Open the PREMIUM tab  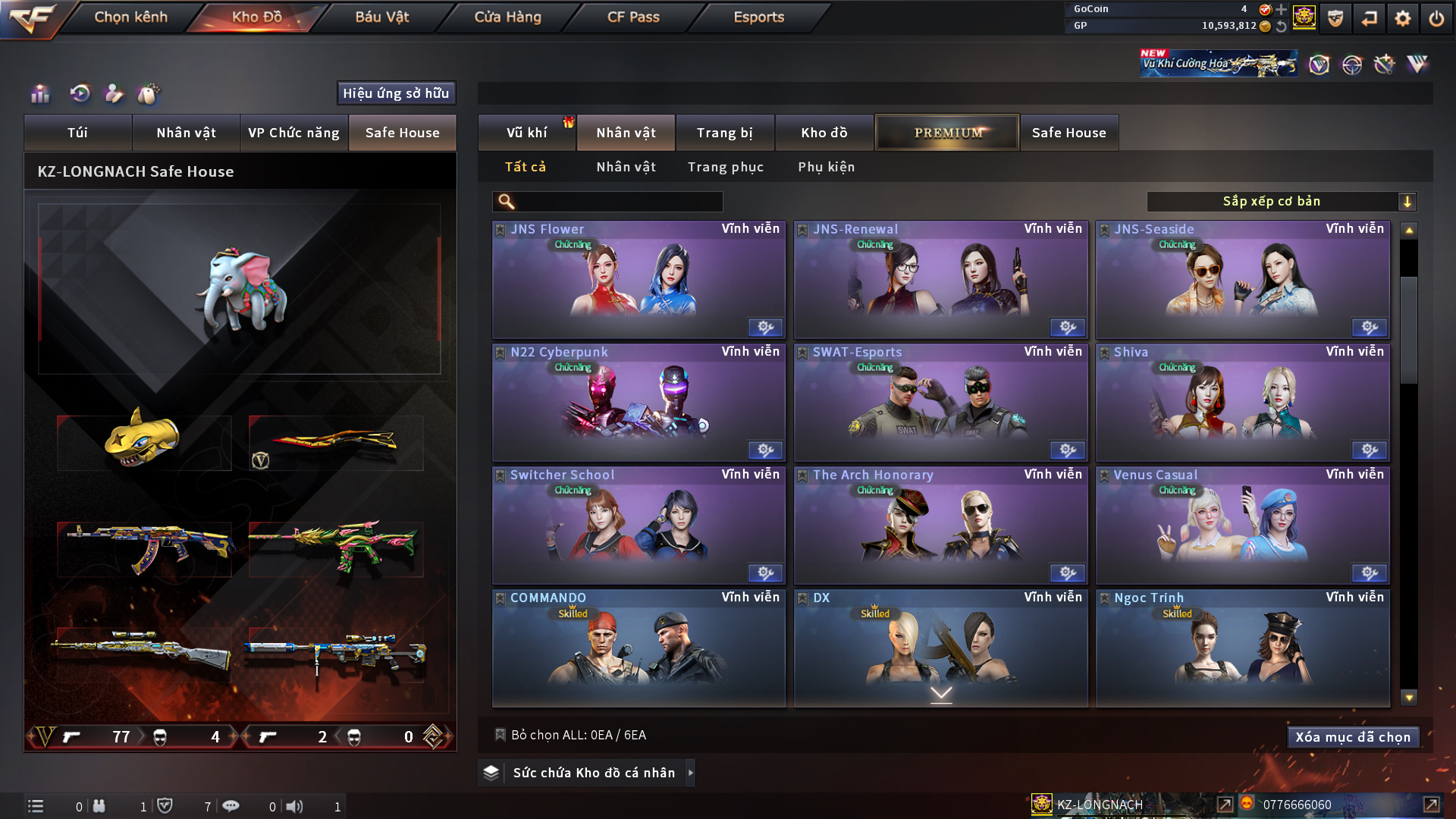coord(947,133)
